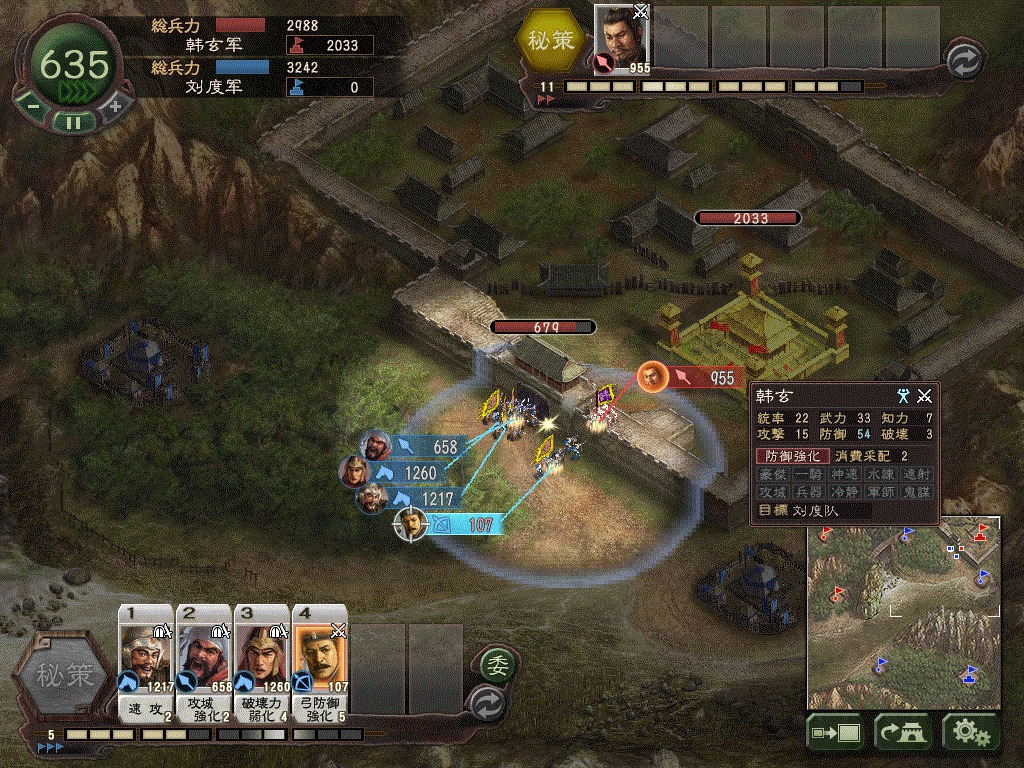Toggle the minimap size button

(836, 733)
